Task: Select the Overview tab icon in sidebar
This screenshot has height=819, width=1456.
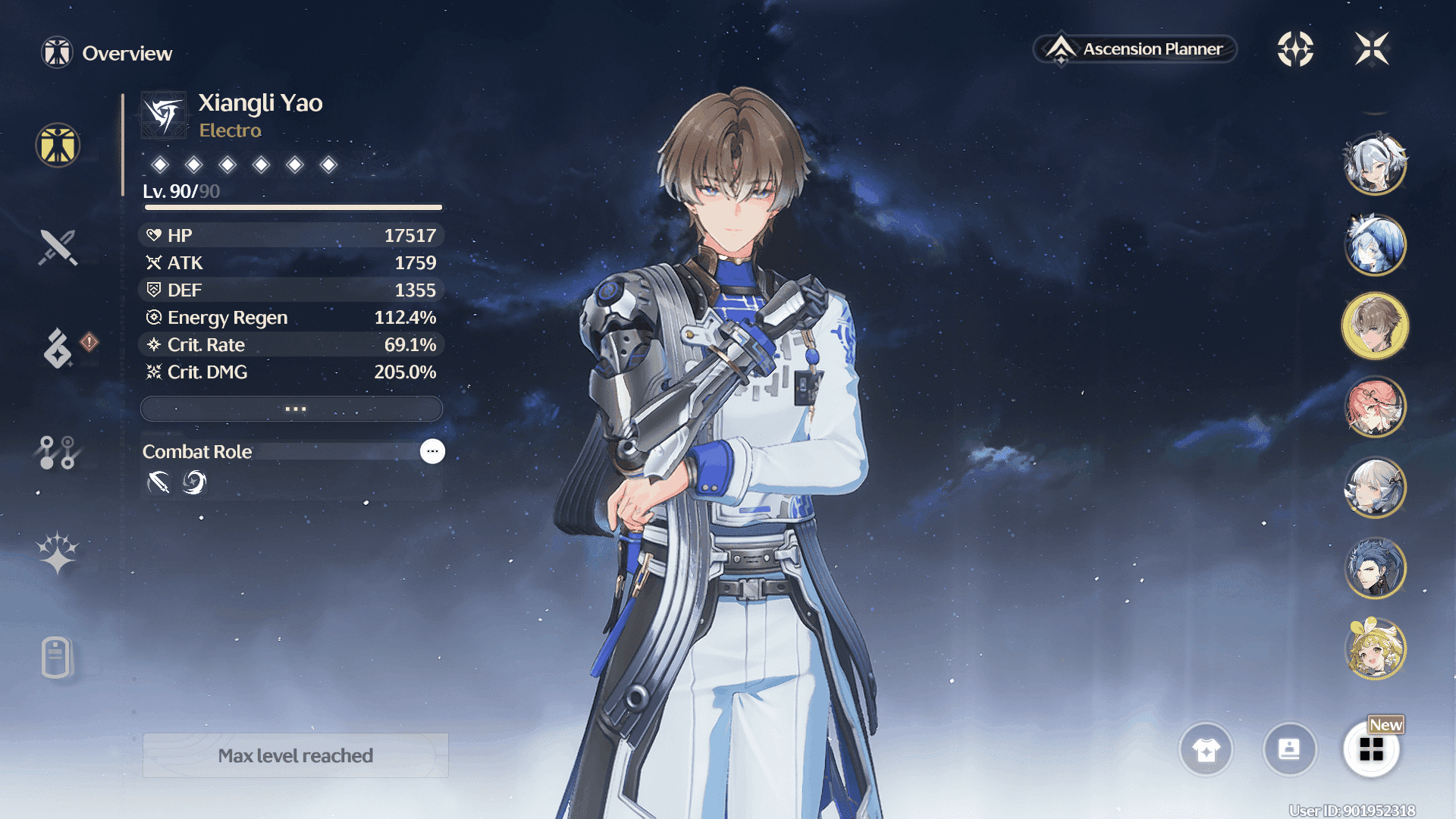Action: click(58, 145)
